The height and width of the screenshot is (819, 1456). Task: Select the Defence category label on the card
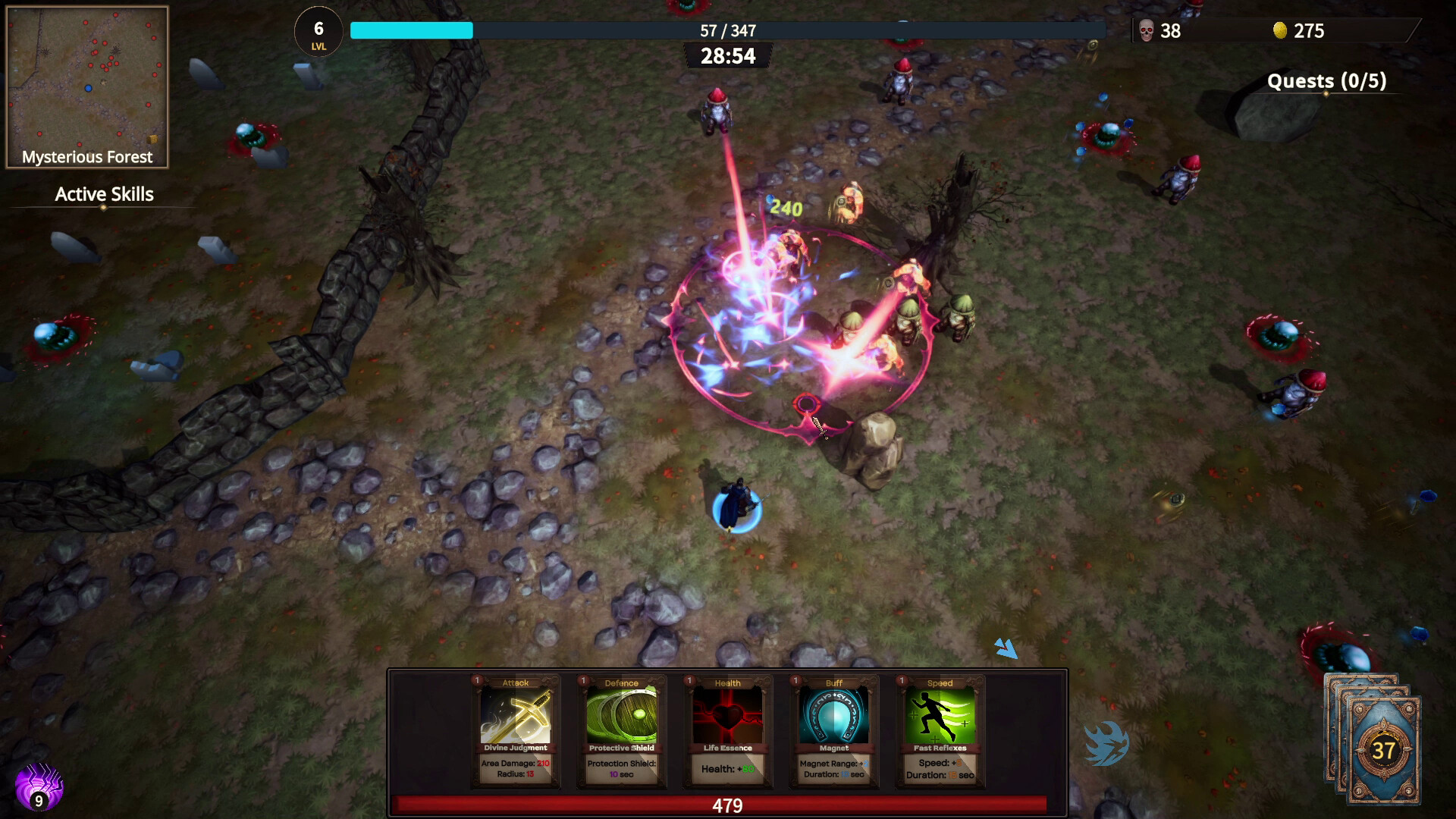click(622, 682)
